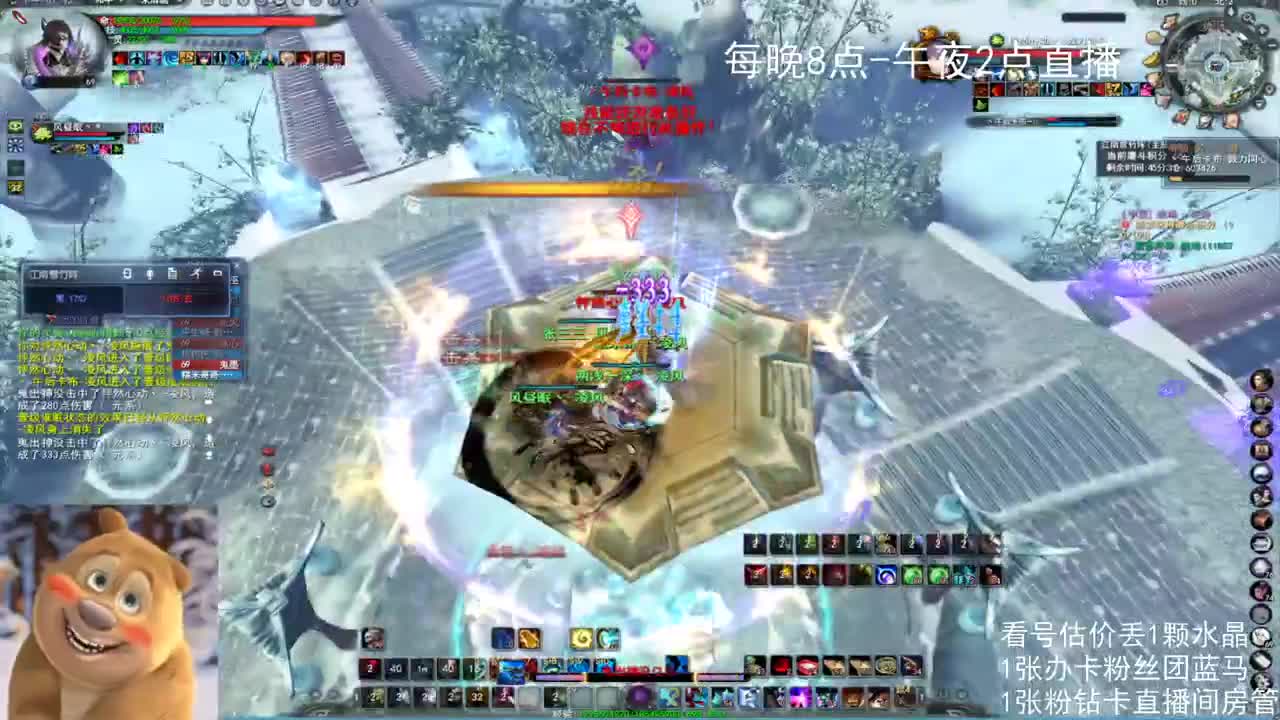Image resolution: width=1280 pixels, height=720 pixels.
Task: Click the purple orb skill icon on the lower action bar
Action: coord(640,696)
